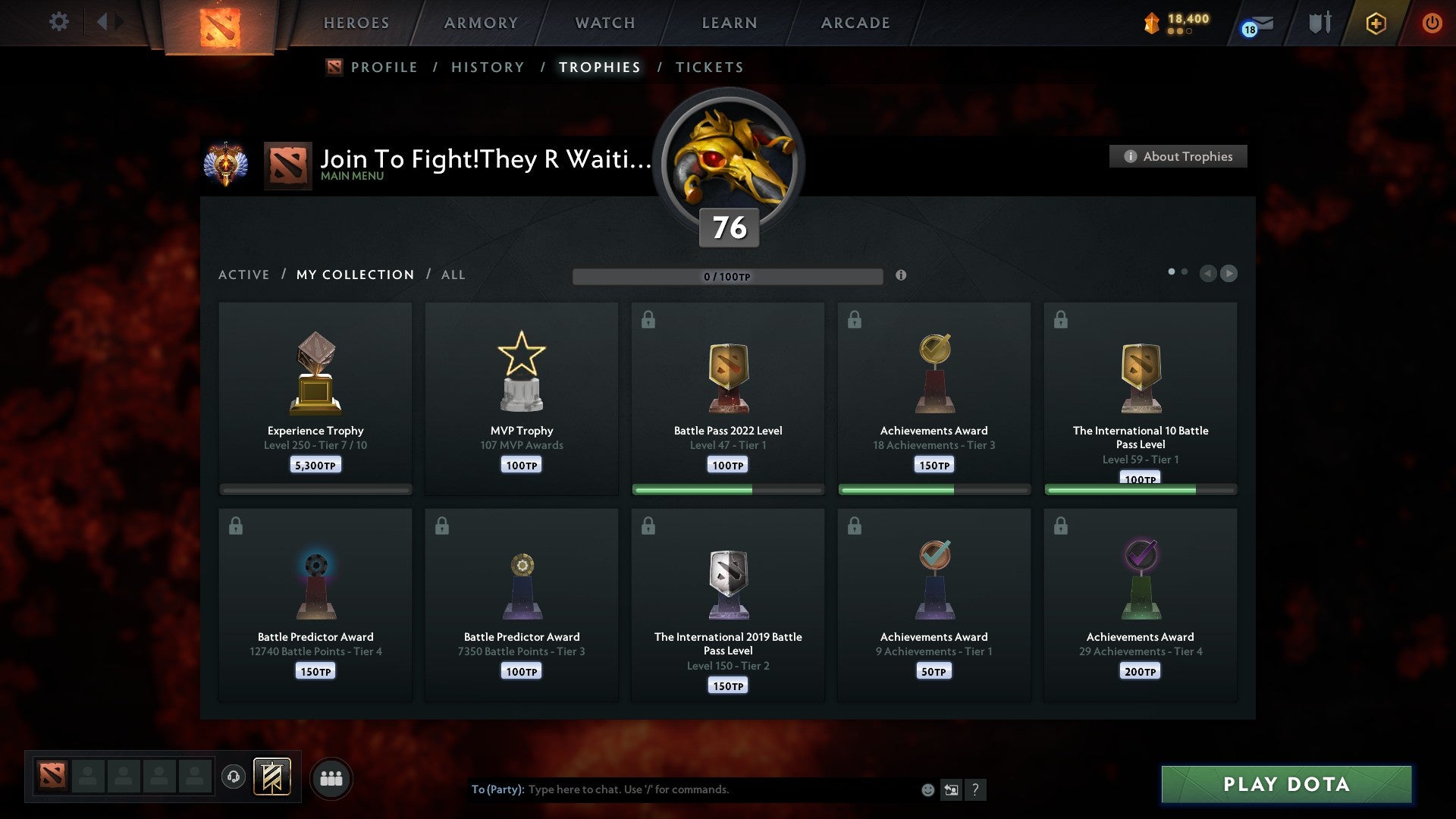Open the help question mark icon
Screen dimensions: 1456x819
(977, 789)
